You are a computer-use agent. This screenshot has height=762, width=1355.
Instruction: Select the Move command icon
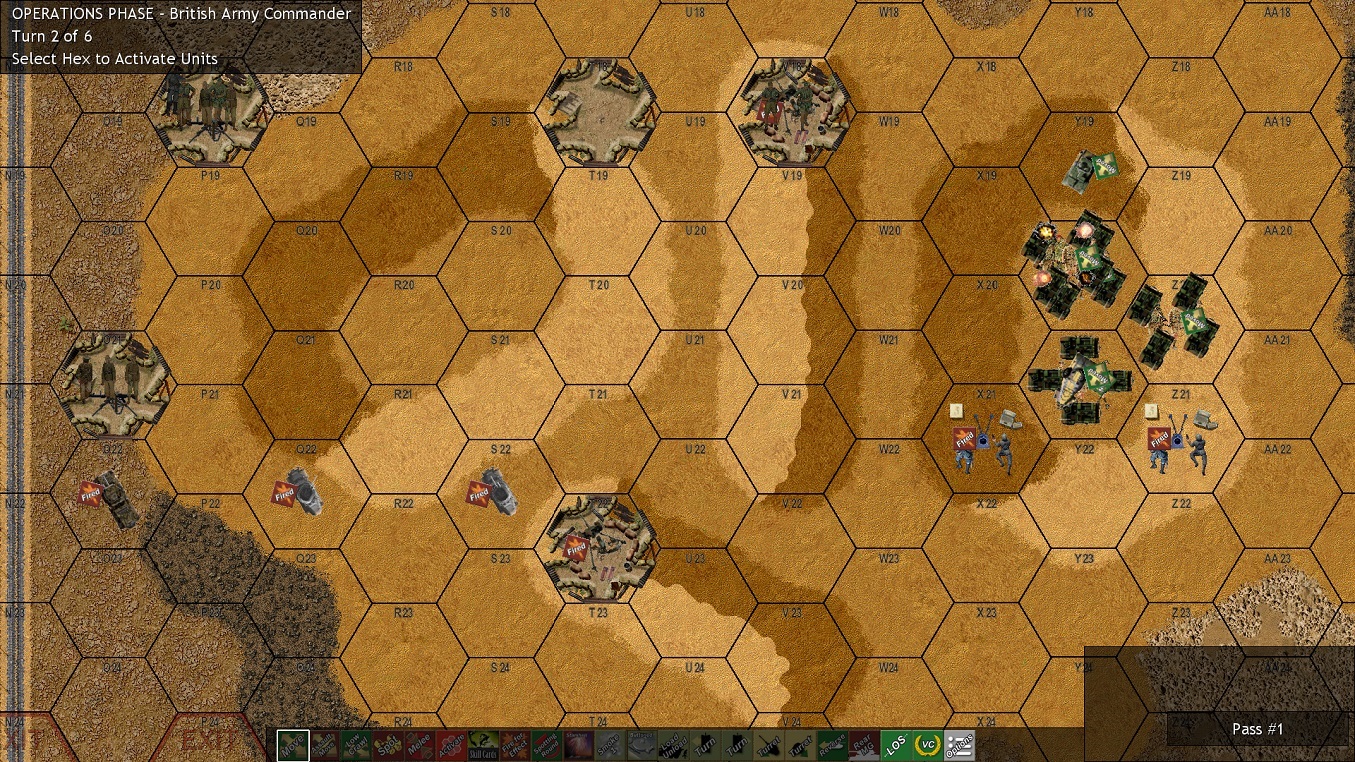295,746
